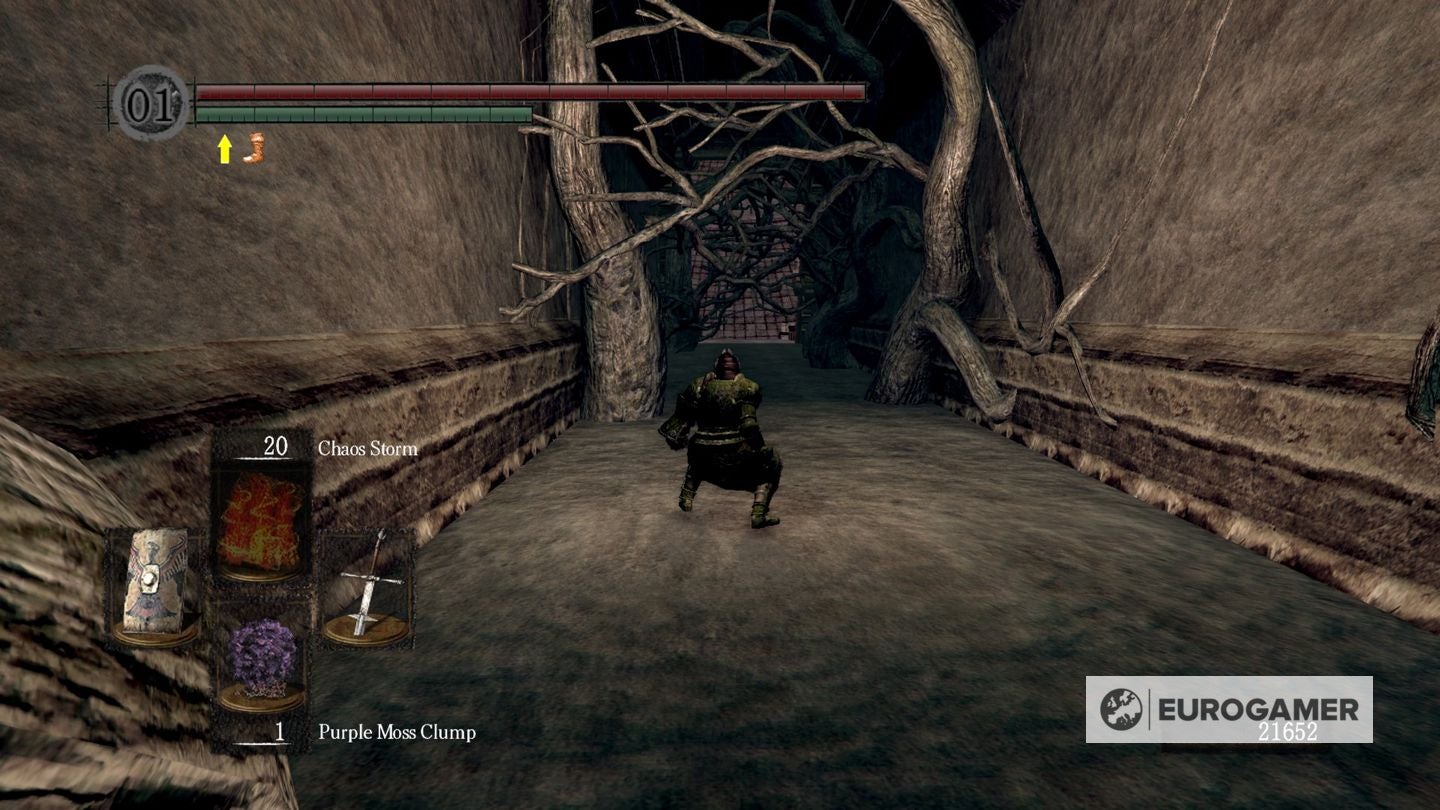
Task: Select the Purple Moss Clump label text
Action: point(395,733)
